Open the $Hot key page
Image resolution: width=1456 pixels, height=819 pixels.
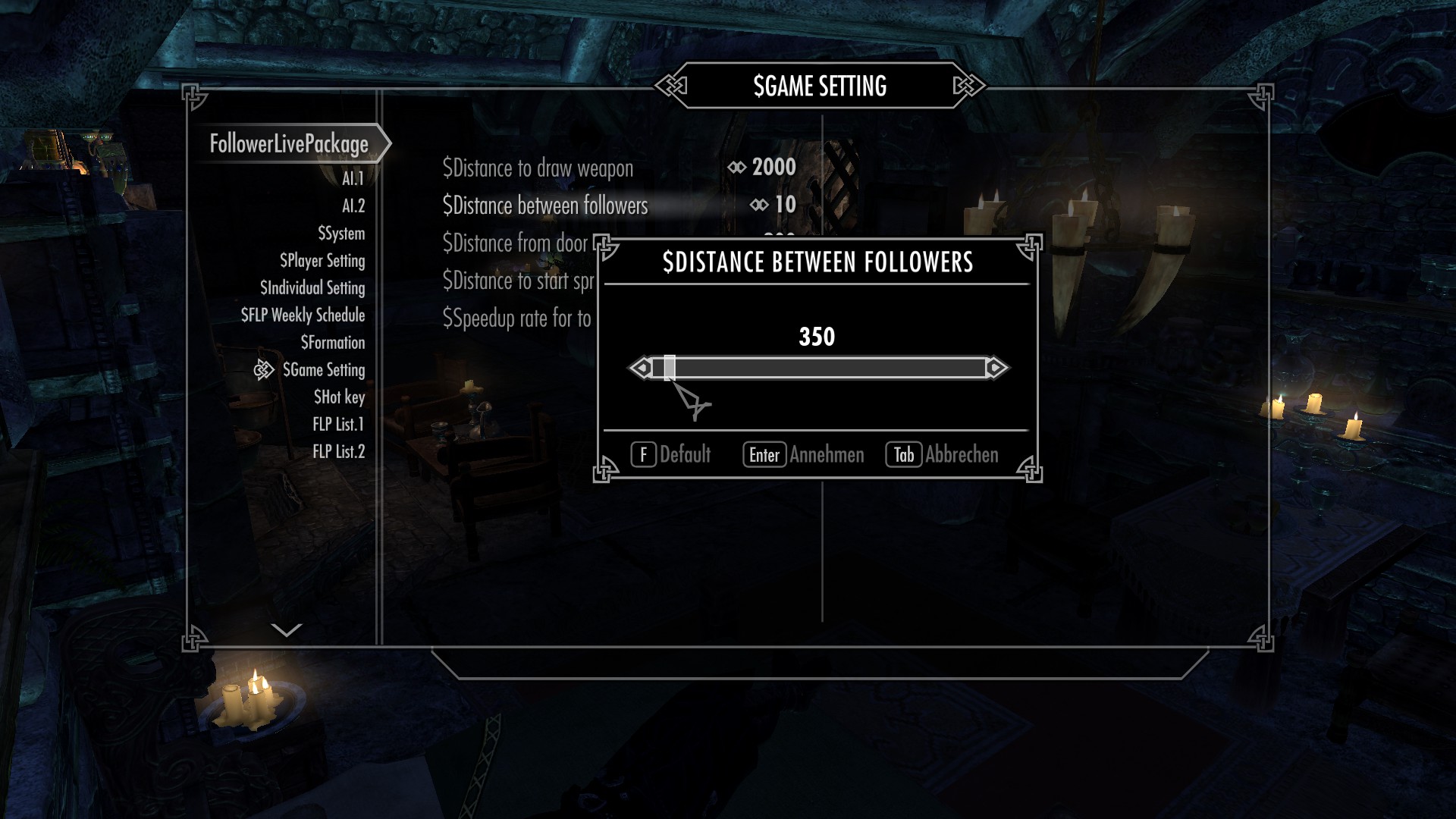coord(339,397)
